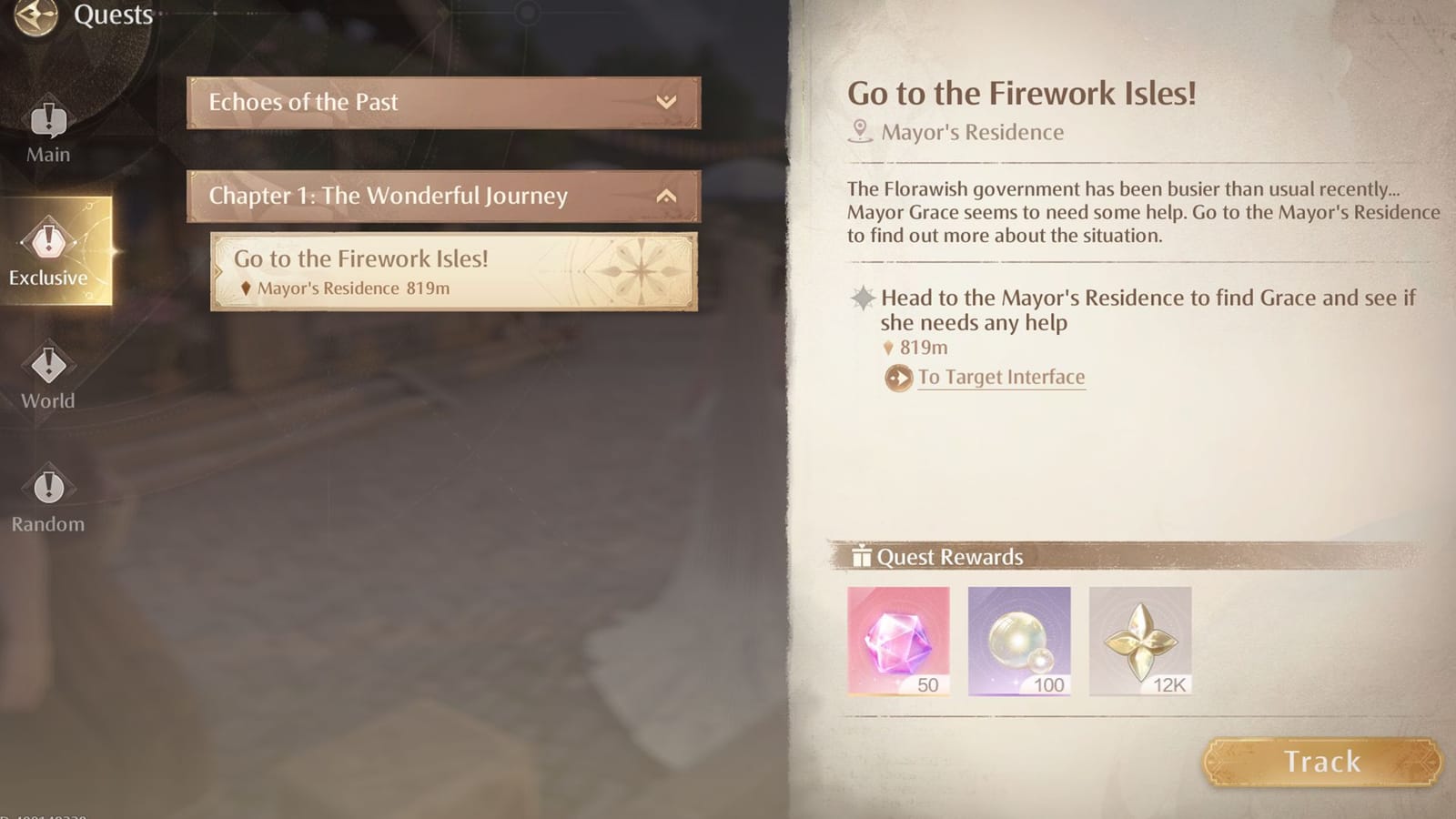Collapse Chapter 1: The Wonderful Journey
Image resolution: width=1456 pixels, height=819 pixels.
point(667,195)
